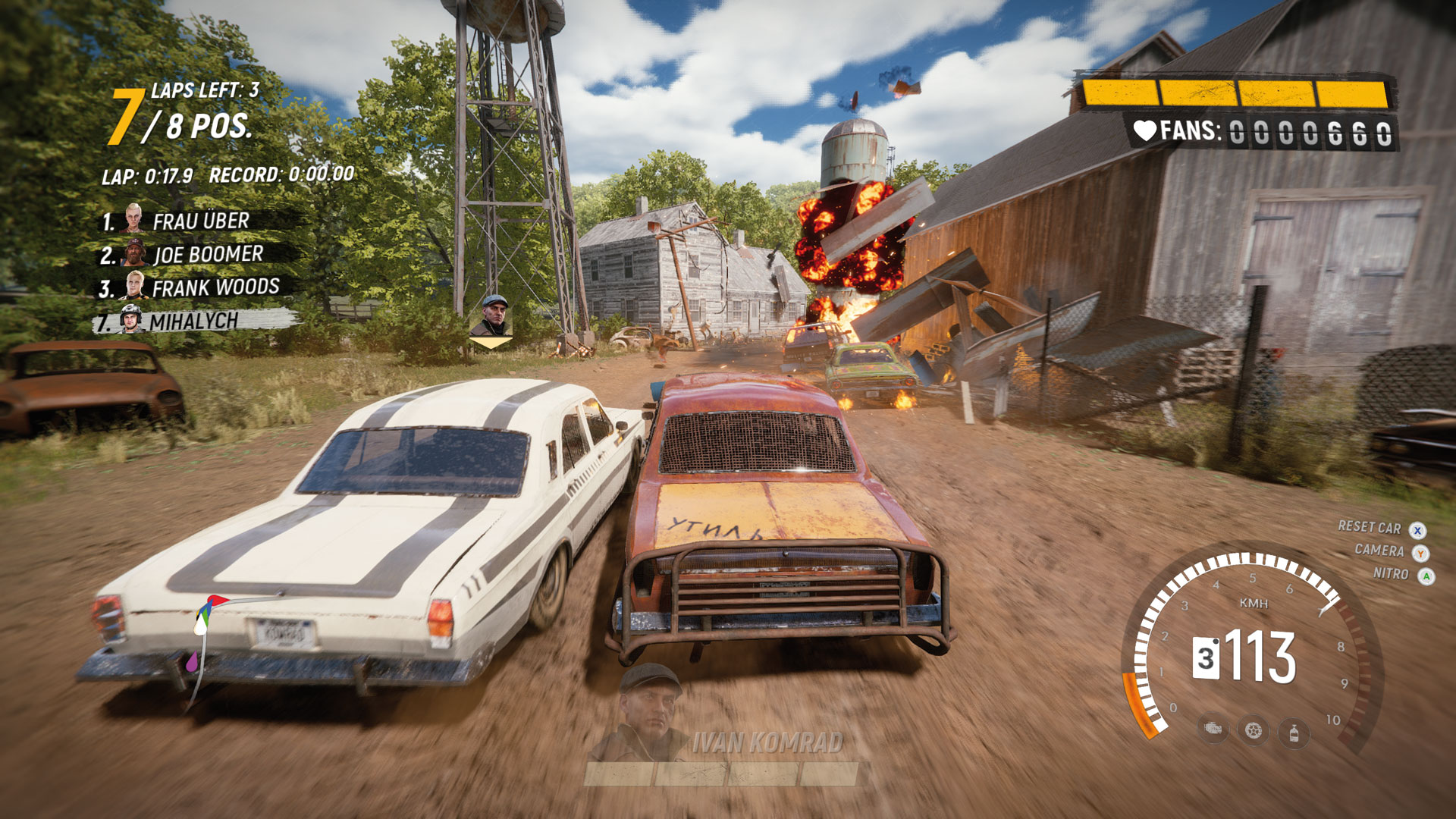The image size is (1456, 819).
Task: Click the engine damage icon on the speedometer
Action: 1215,730
